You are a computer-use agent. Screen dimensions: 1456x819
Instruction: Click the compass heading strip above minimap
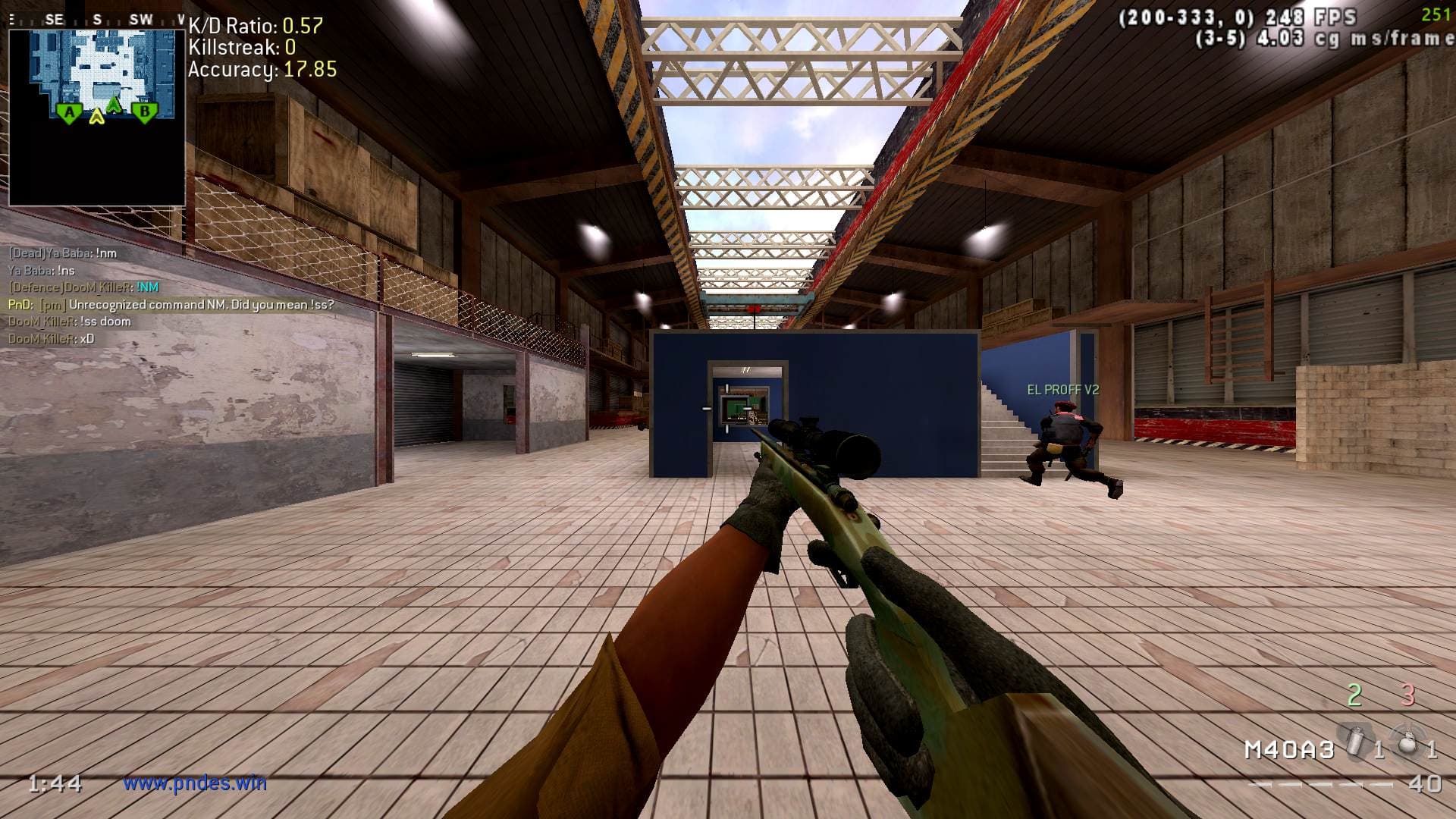tap(96, 20)
